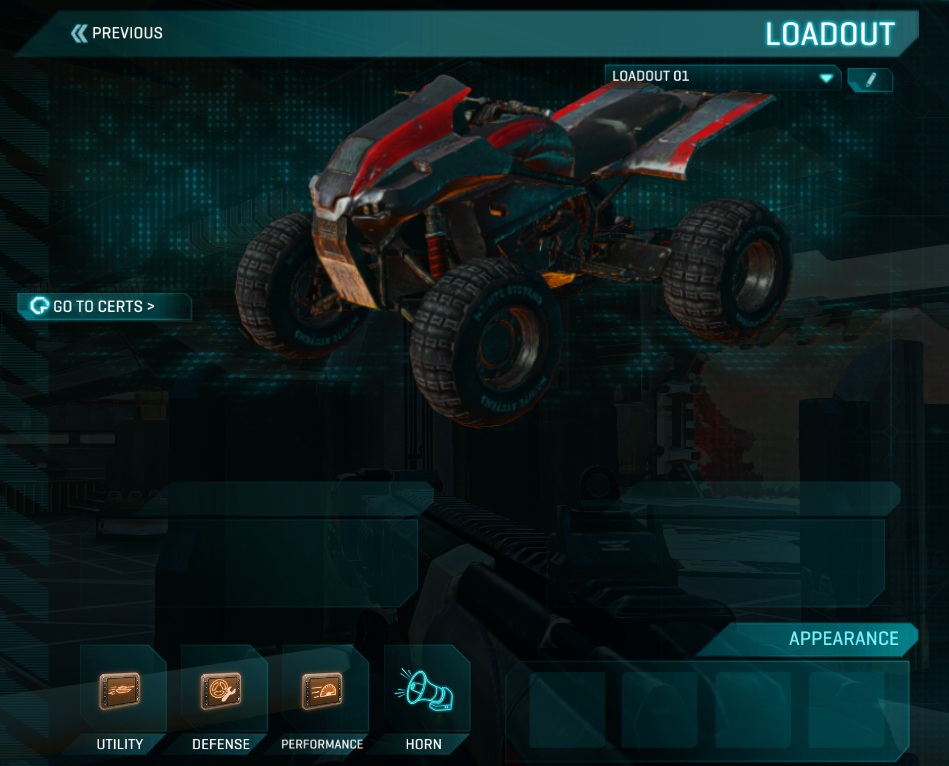
Task: Select the Utility slot
Action: (x=120, y=691)
